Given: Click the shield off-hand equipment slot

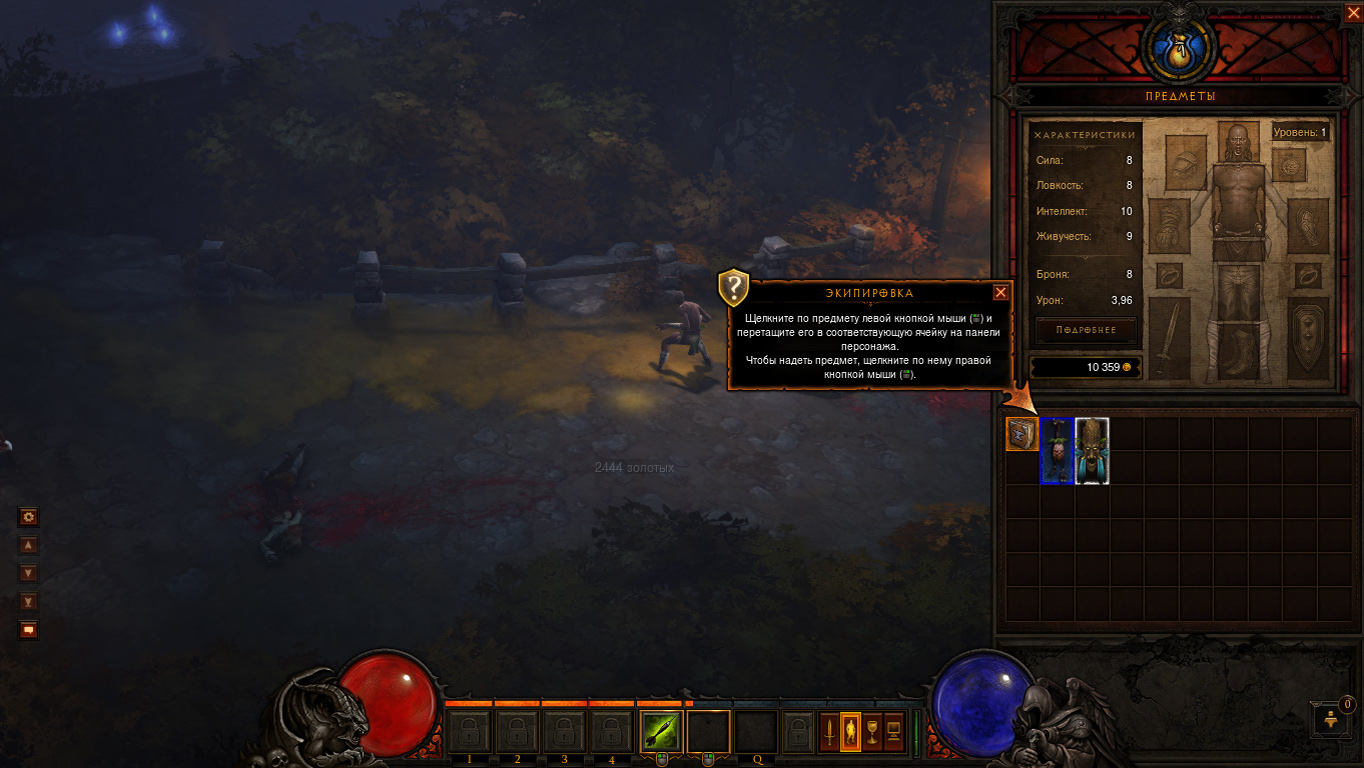Looking at the screenshot, I should (1308, 337).
